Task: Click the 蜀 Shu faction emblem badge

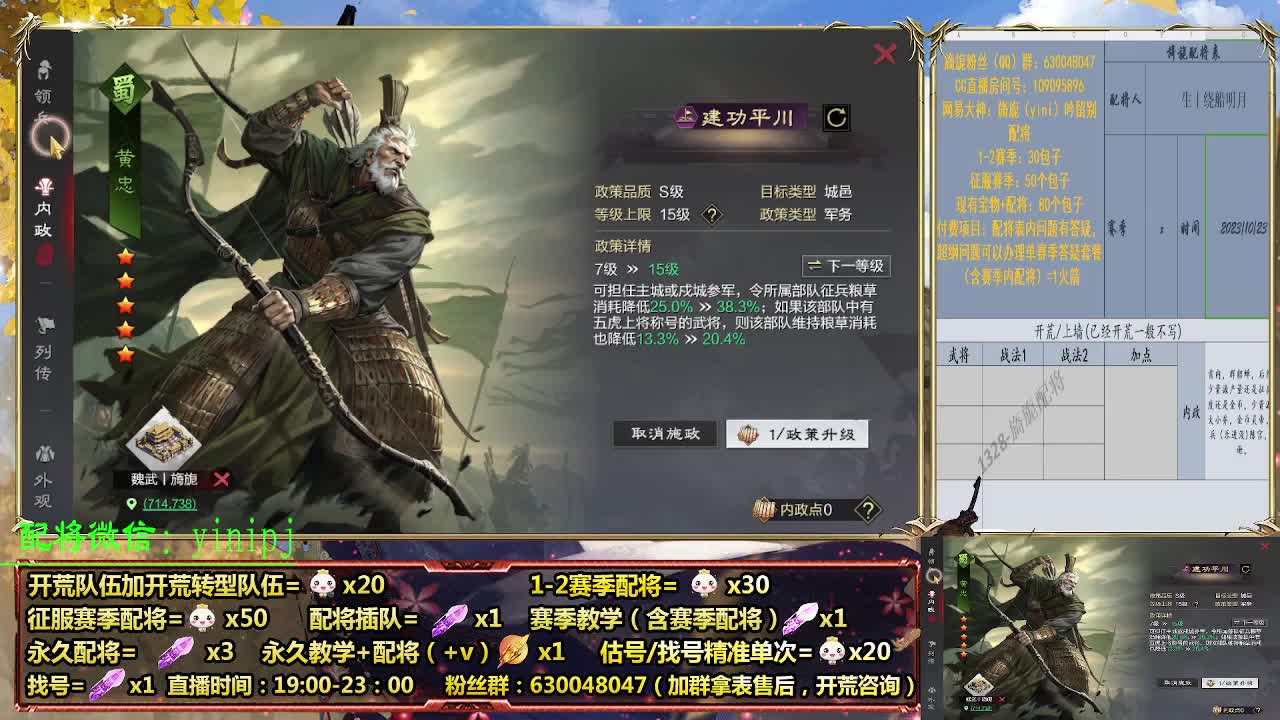Action: (124, 87)
